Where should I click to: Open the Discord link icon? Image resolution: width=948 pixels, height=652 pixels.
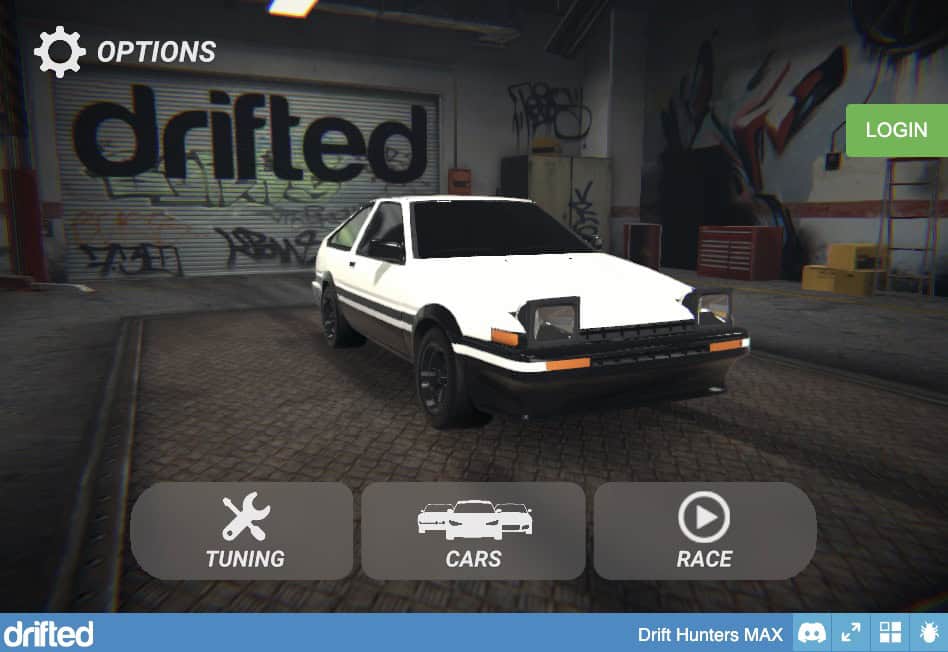pos(812,633)
